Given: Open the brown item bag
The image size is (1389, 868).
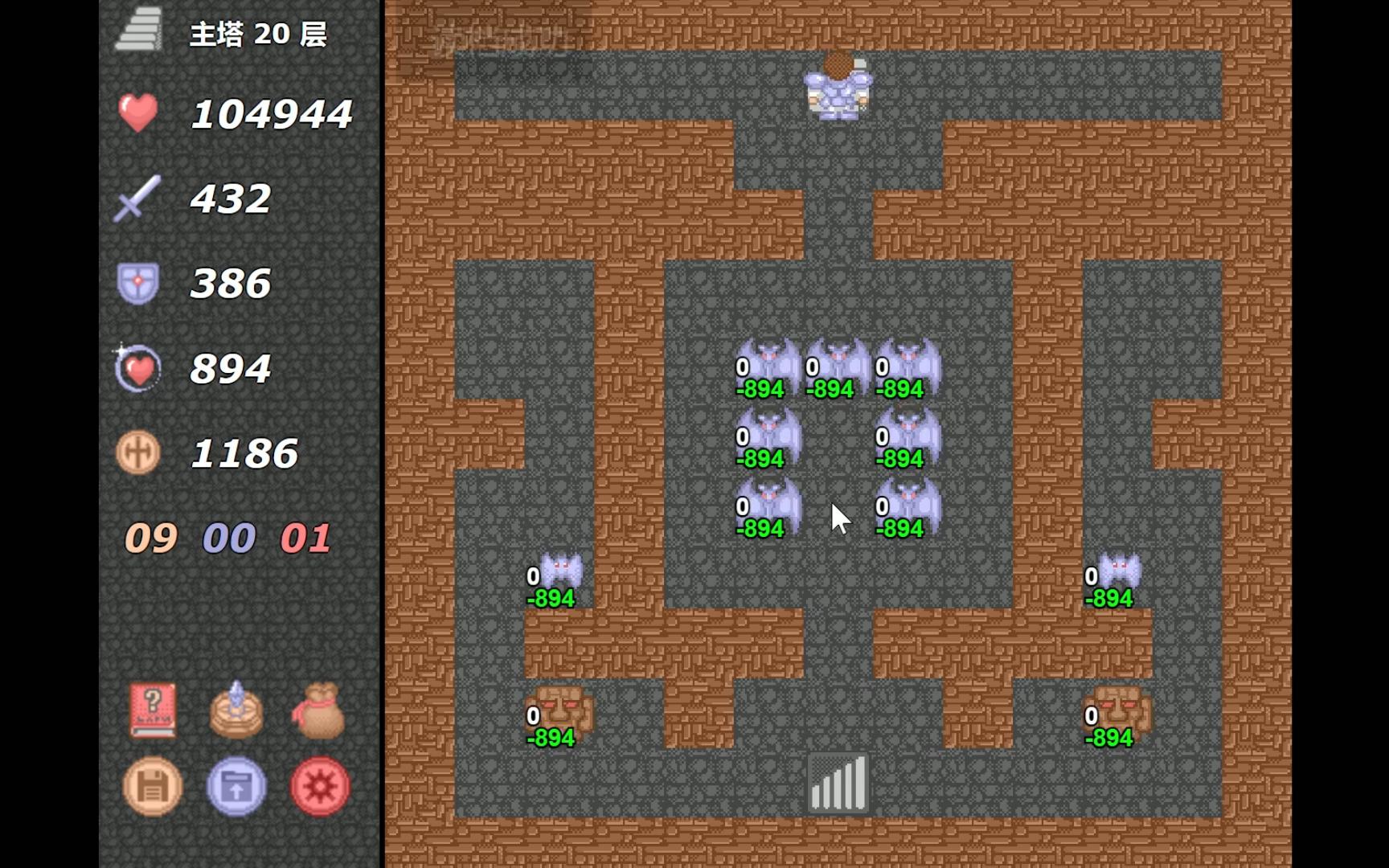Looking at the screenshot, I should click(x=319, y=710).
